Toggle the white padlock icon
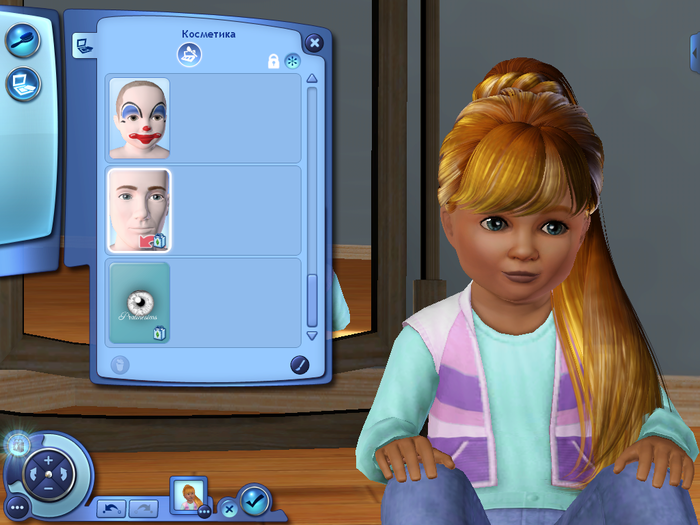 tap(273, 61)
